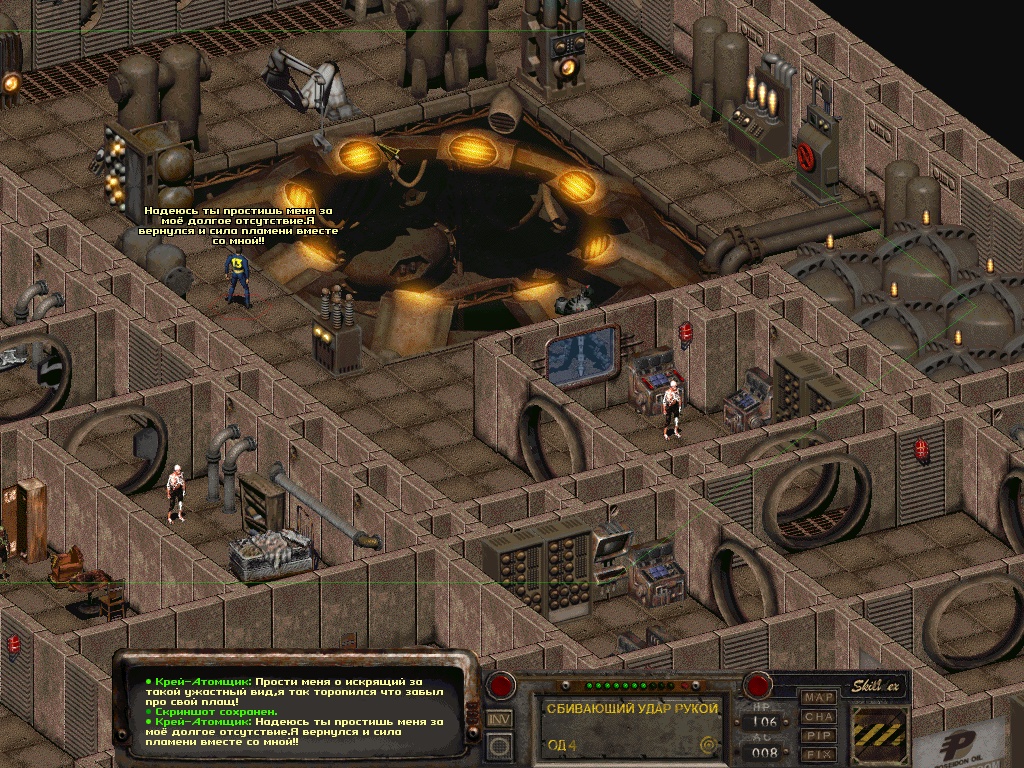Open the inventory with the INV button

point(499,718)
